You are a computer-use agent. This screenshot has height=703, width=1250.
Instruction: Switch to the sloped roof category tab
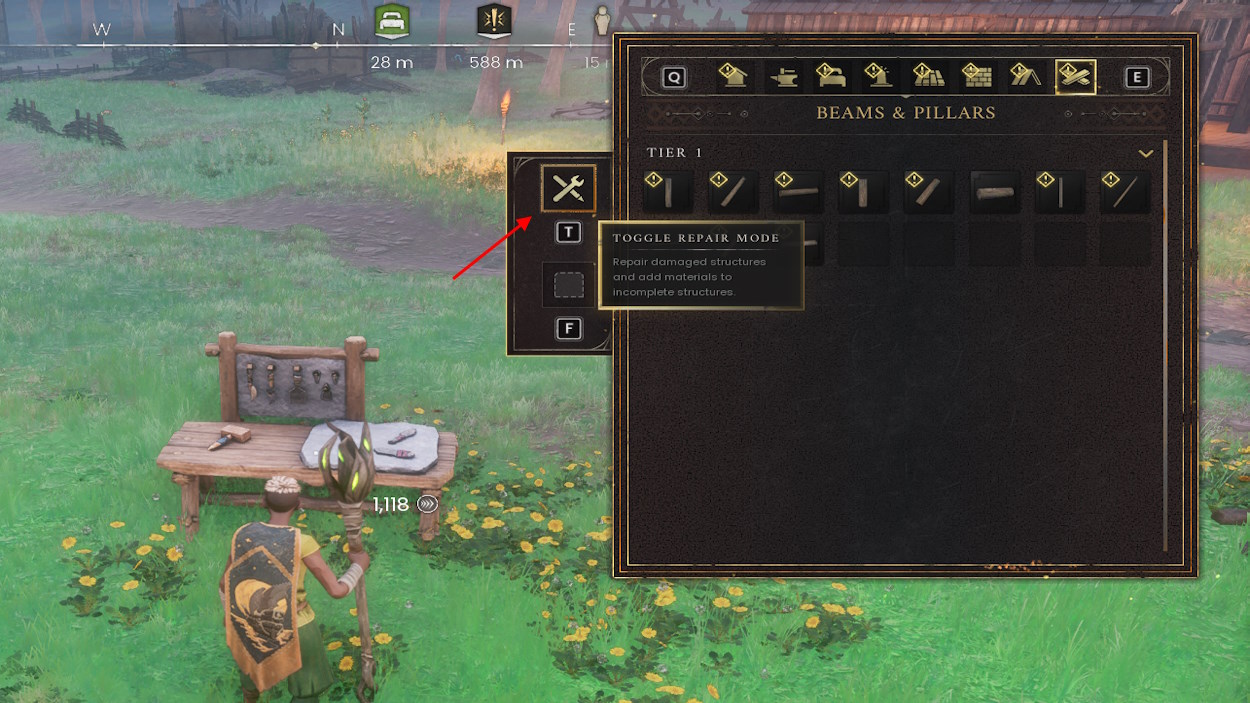[1025, 77]
